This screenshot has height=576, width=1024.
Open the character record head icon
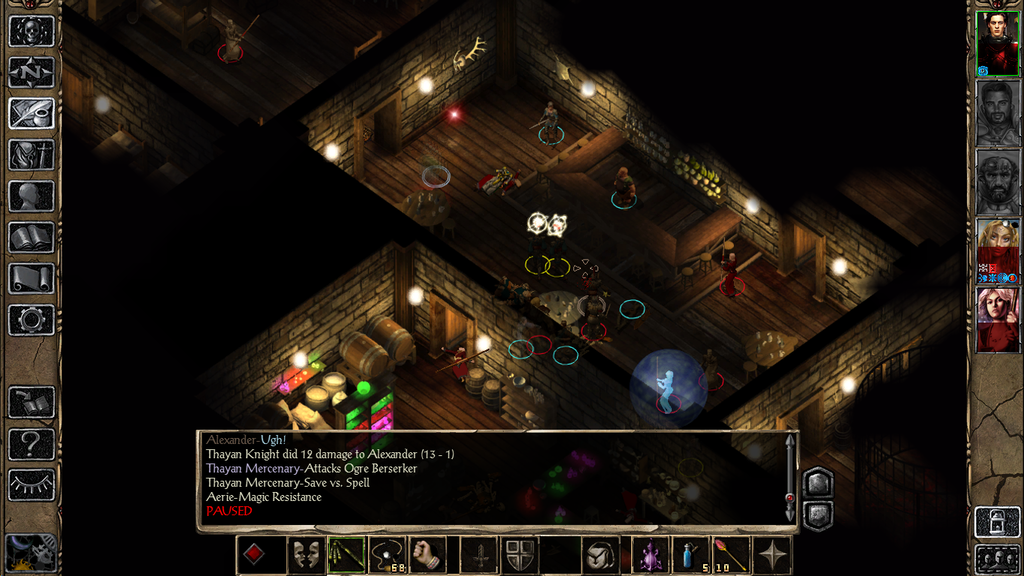pyautogui.click(x=31, y=196)
